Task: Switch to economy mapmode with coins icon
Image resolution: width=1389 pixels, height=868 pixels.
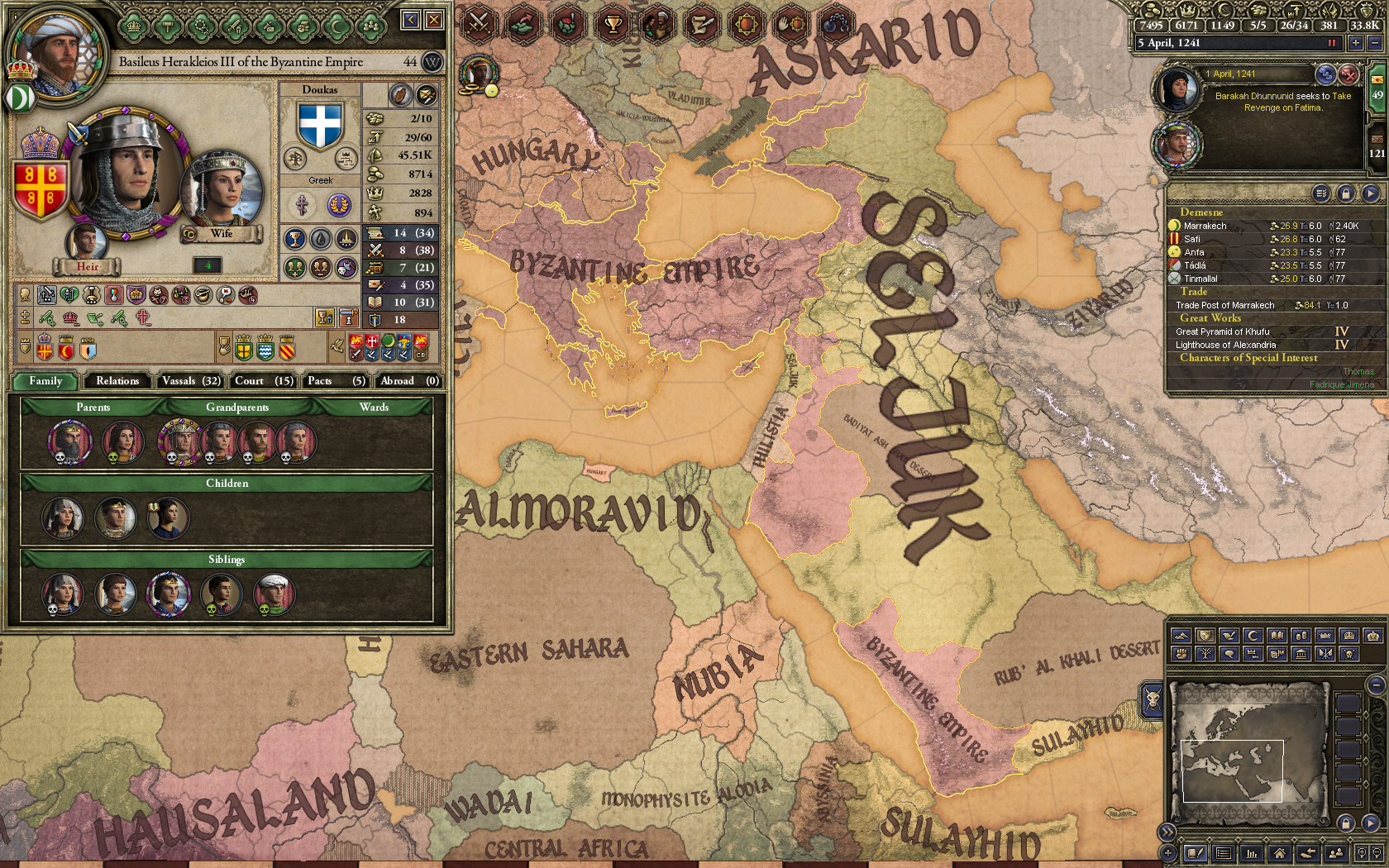Action: (1300, 637)
